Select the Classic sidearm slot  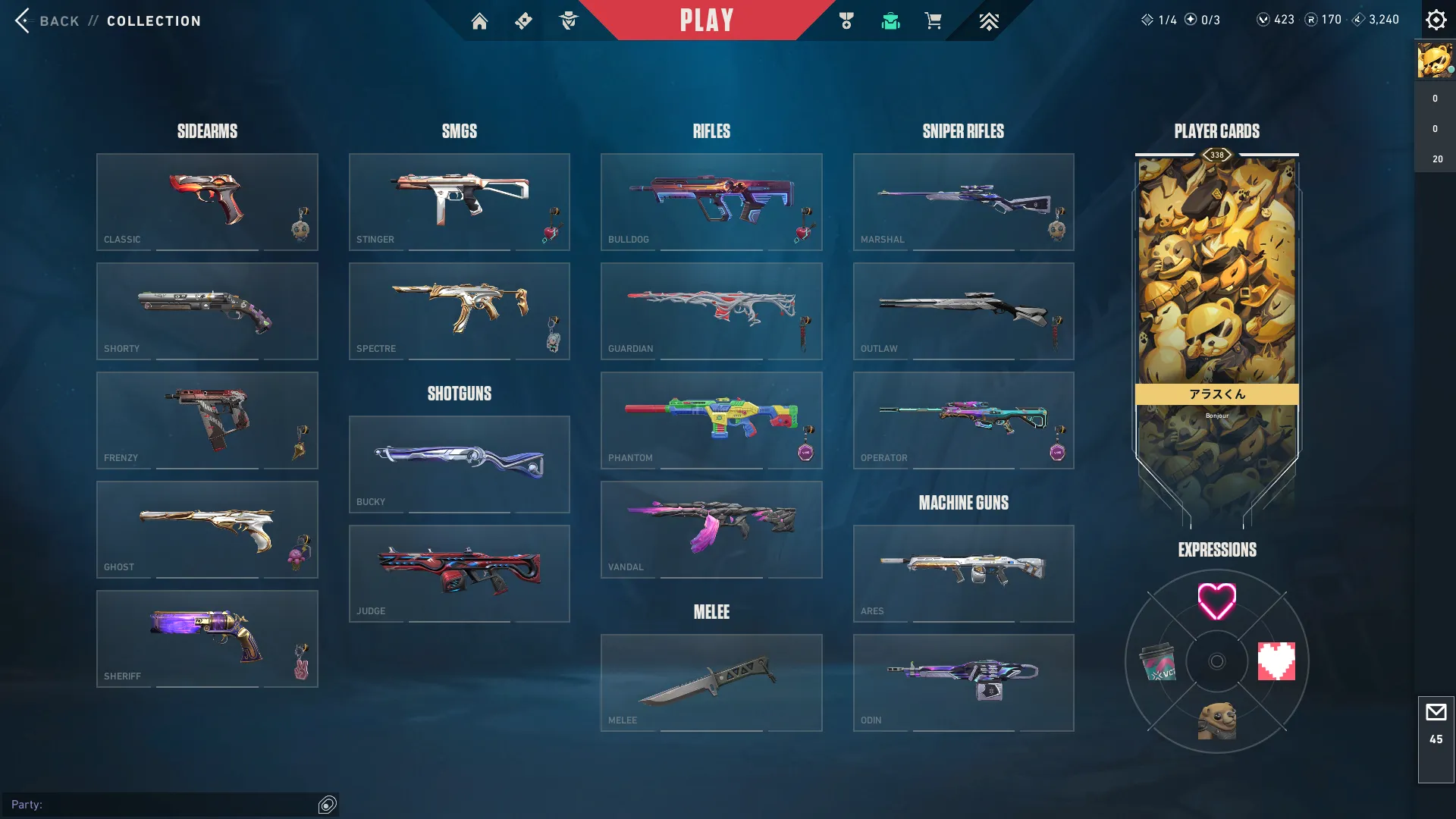click(x=207, y=202)
